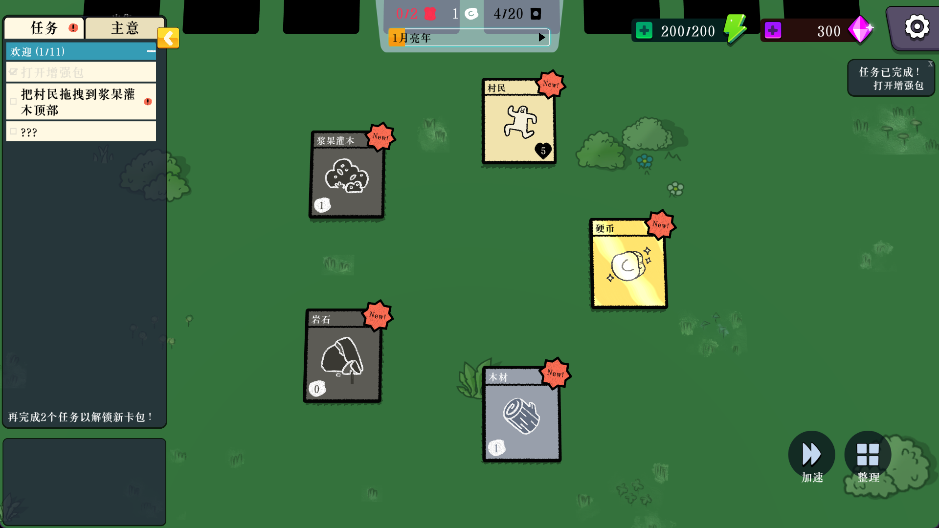This screenshot has width=939, height=528.
Task: Select the 木材 wood card
Action: click(x=521, y=415)
